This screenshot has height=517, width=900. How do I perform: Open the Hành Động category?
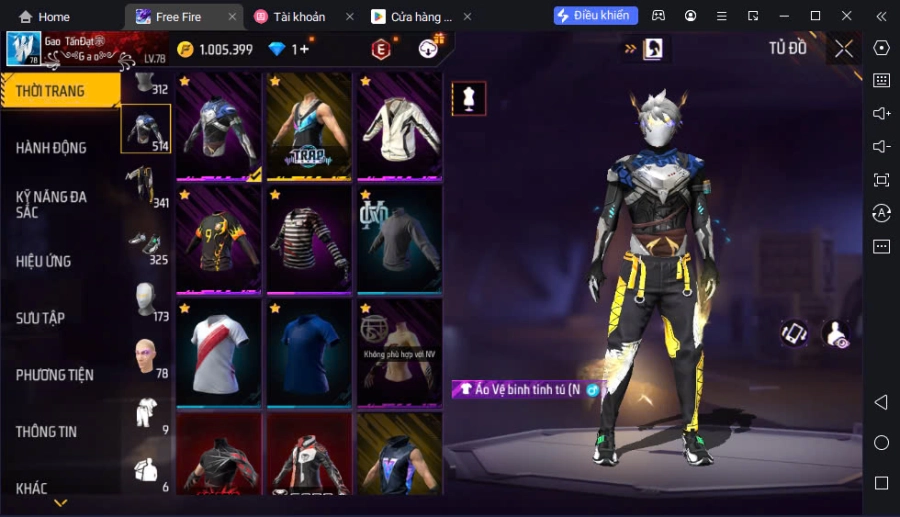click(51, 148)
